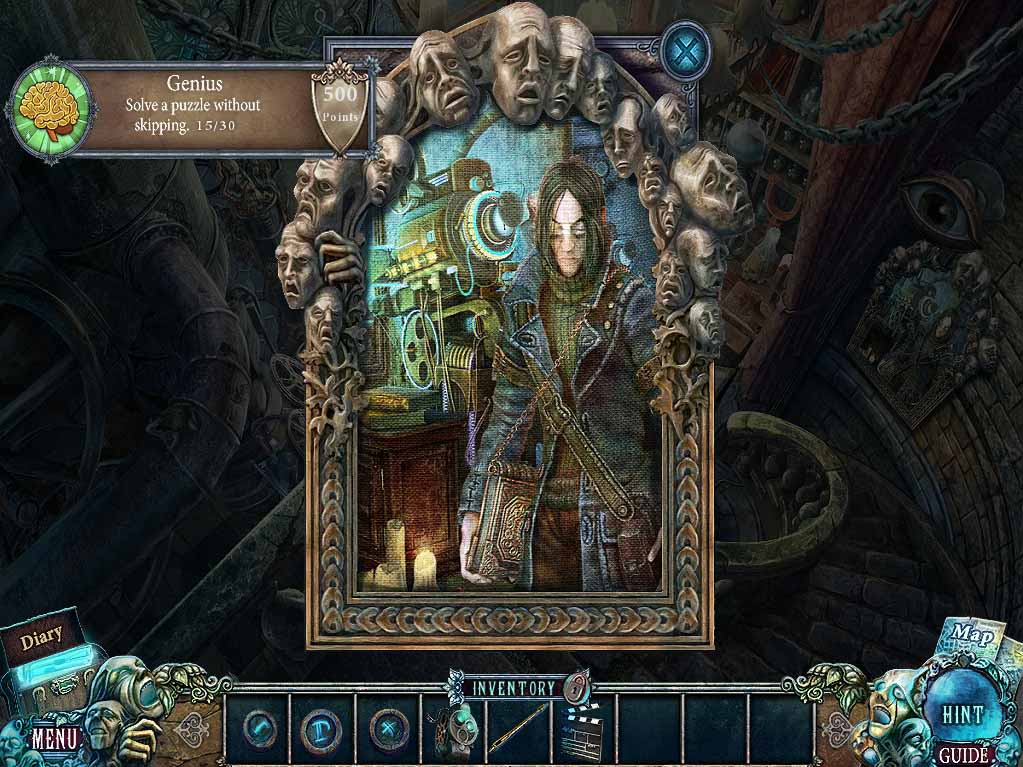Pick the rune disc with single slash symbol
This screenshot has width=1023, height=767.
tap(257, 725)
